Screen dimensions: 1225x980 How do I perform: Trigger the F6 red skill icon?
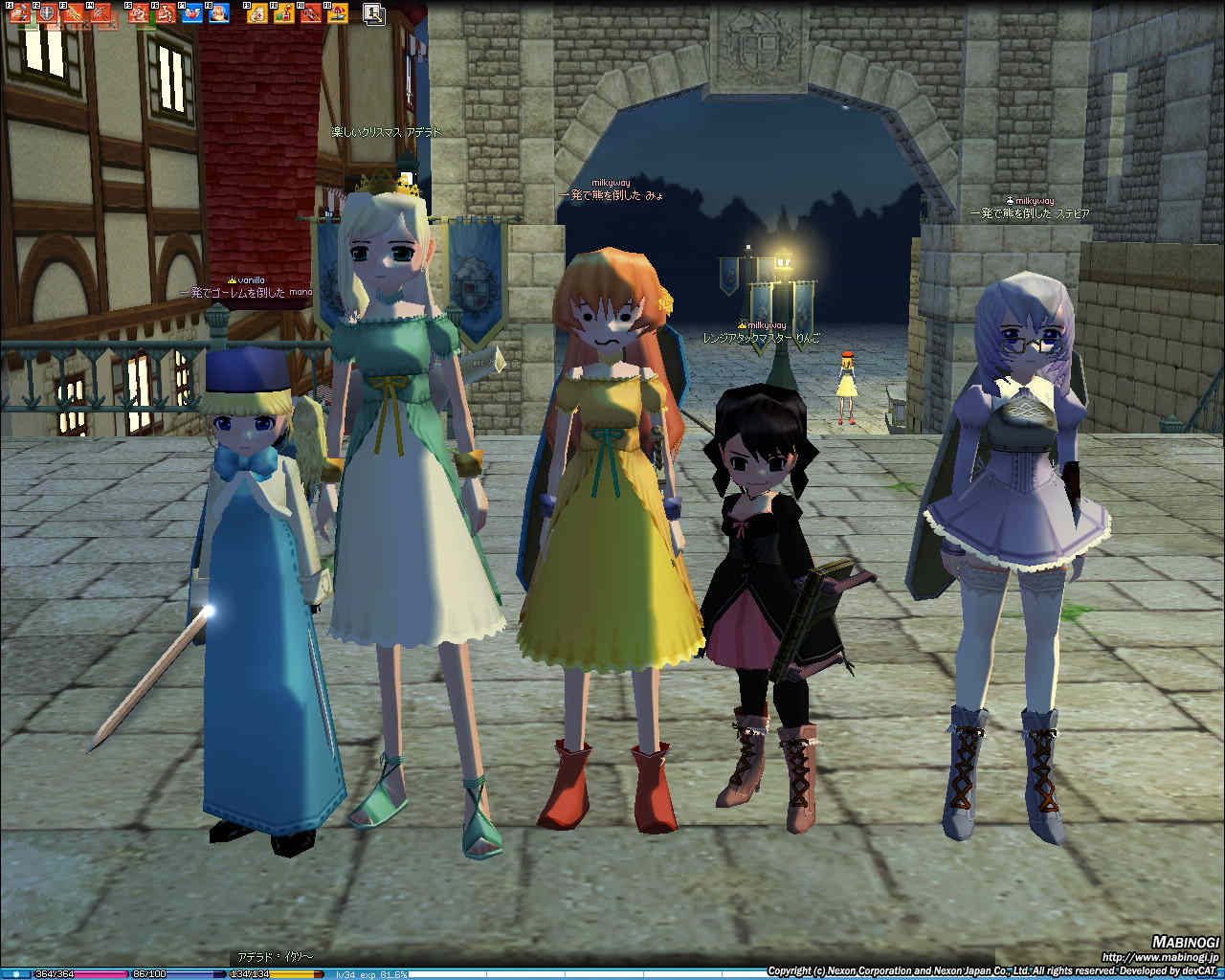pos(165,13)
